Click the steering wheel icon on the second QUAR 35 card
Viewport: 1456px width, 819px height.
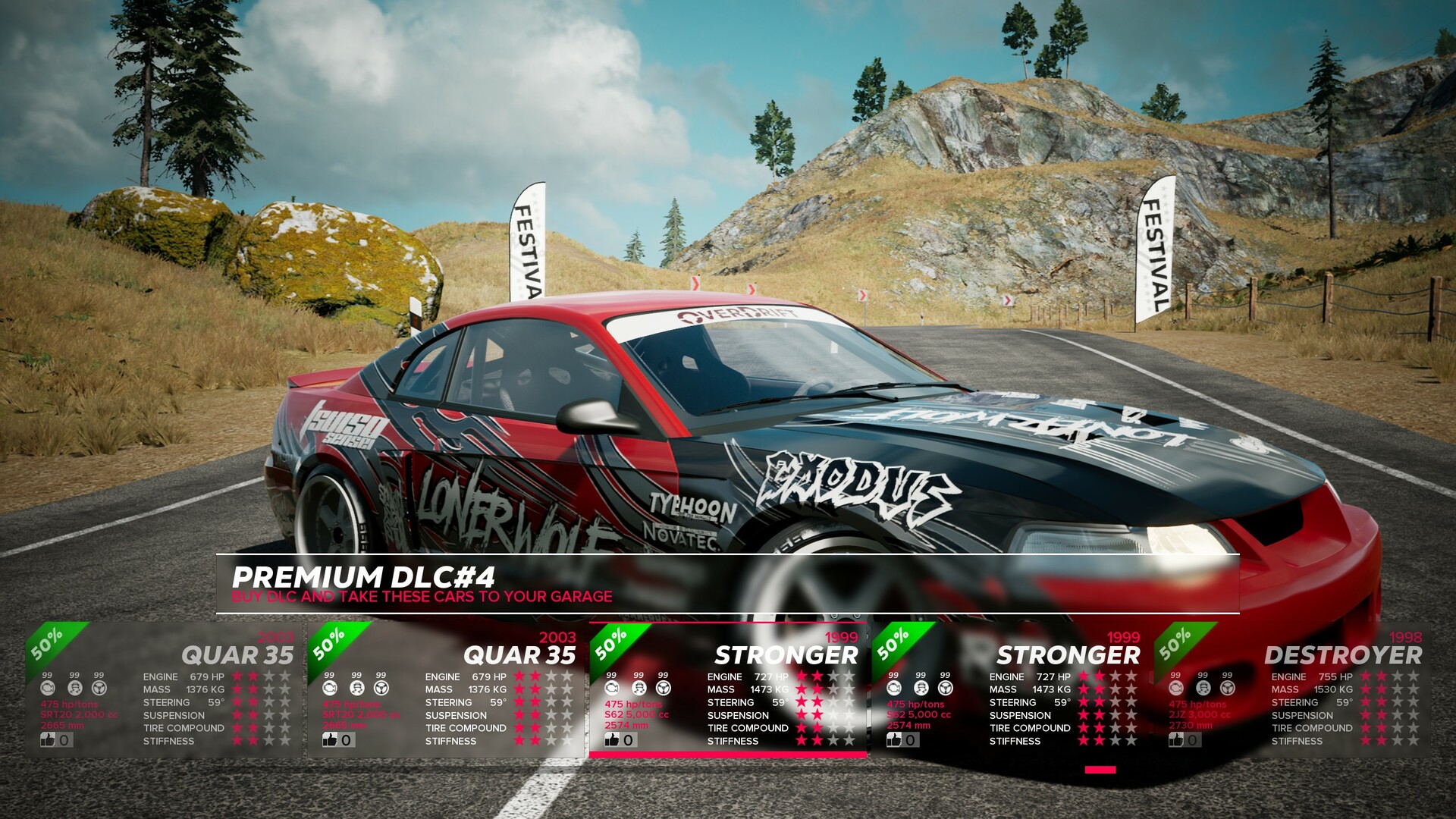click(381, 687)
